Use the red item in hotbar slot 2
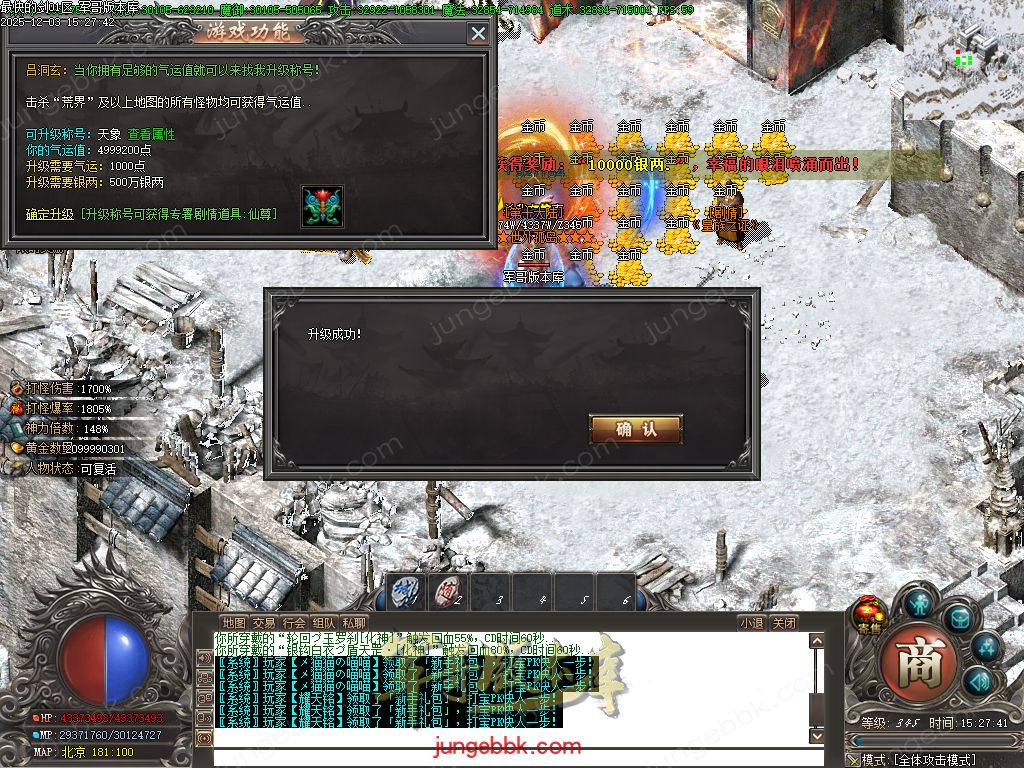 click(x=447, y=591)
